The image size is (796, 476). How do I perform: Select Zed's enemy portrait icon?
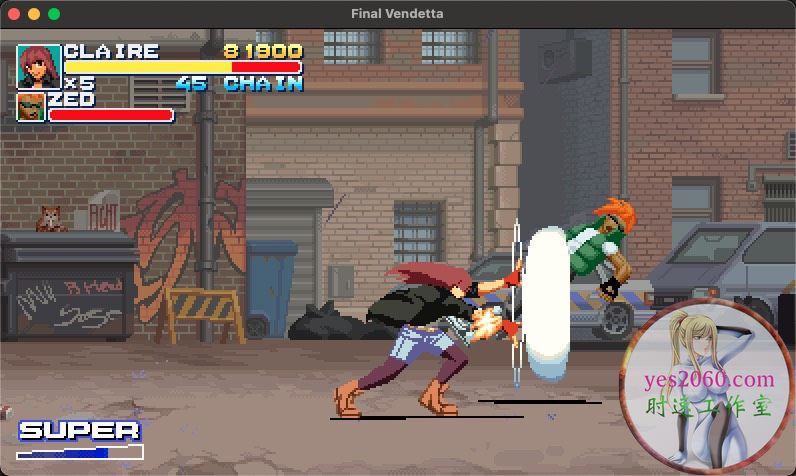coord(31,106)
